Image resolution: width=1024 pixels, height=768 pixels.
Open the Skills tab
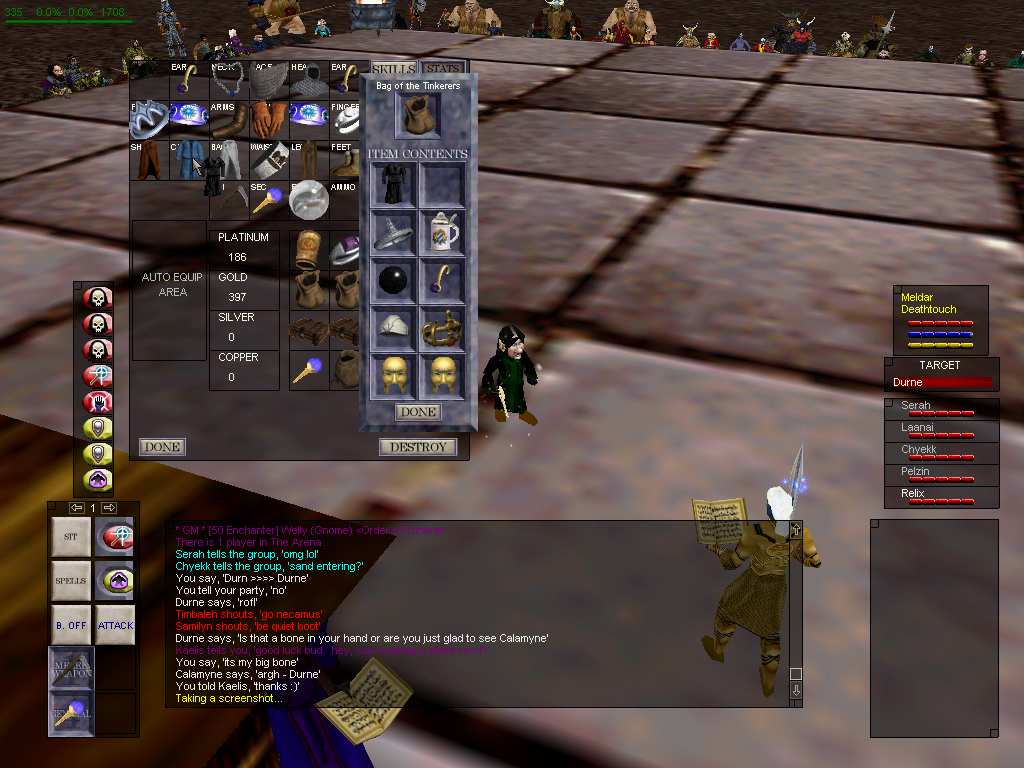[393, 69]
